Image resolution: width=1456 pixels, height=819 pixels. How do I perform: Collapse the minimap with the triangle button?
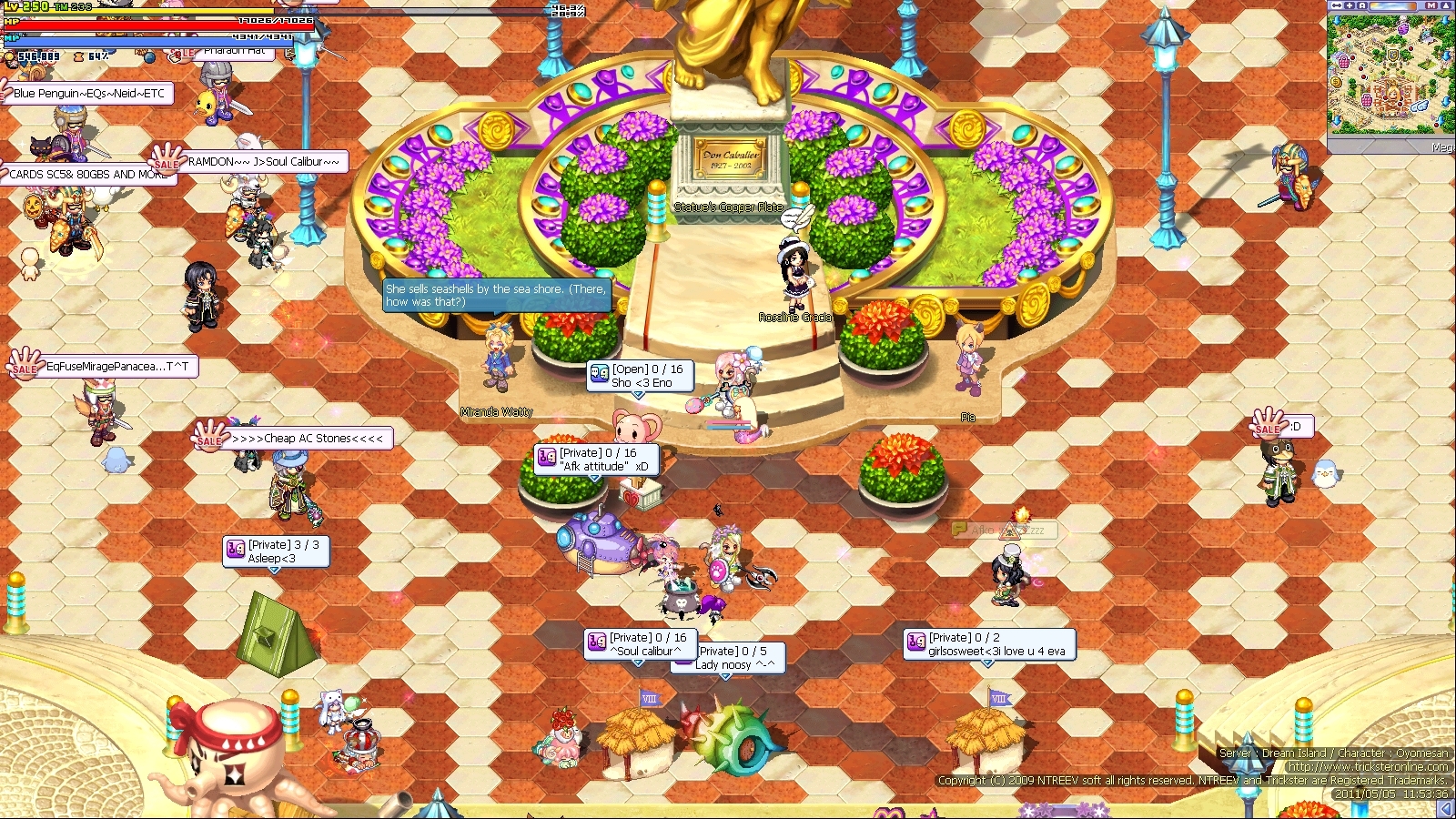point(1445,5)
